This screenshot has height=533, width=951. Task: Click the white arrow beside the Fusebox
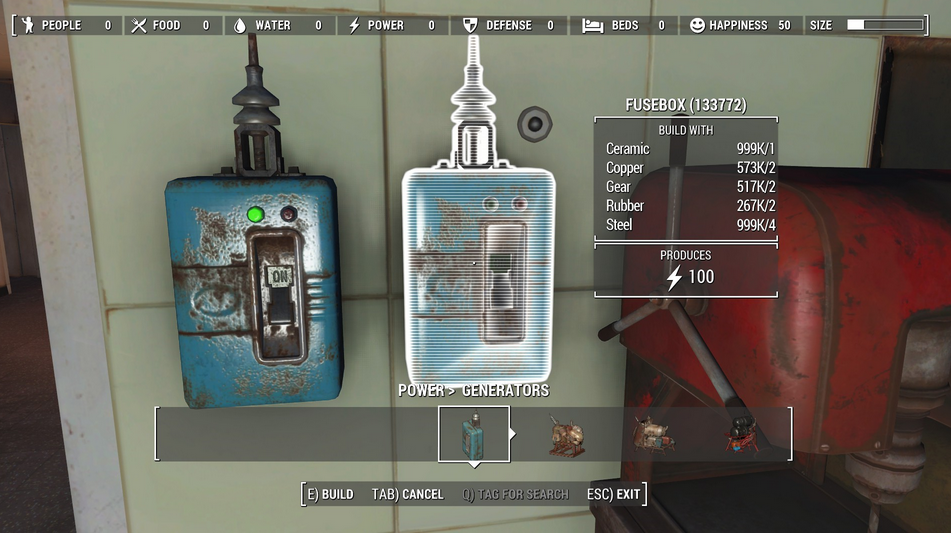514,434
